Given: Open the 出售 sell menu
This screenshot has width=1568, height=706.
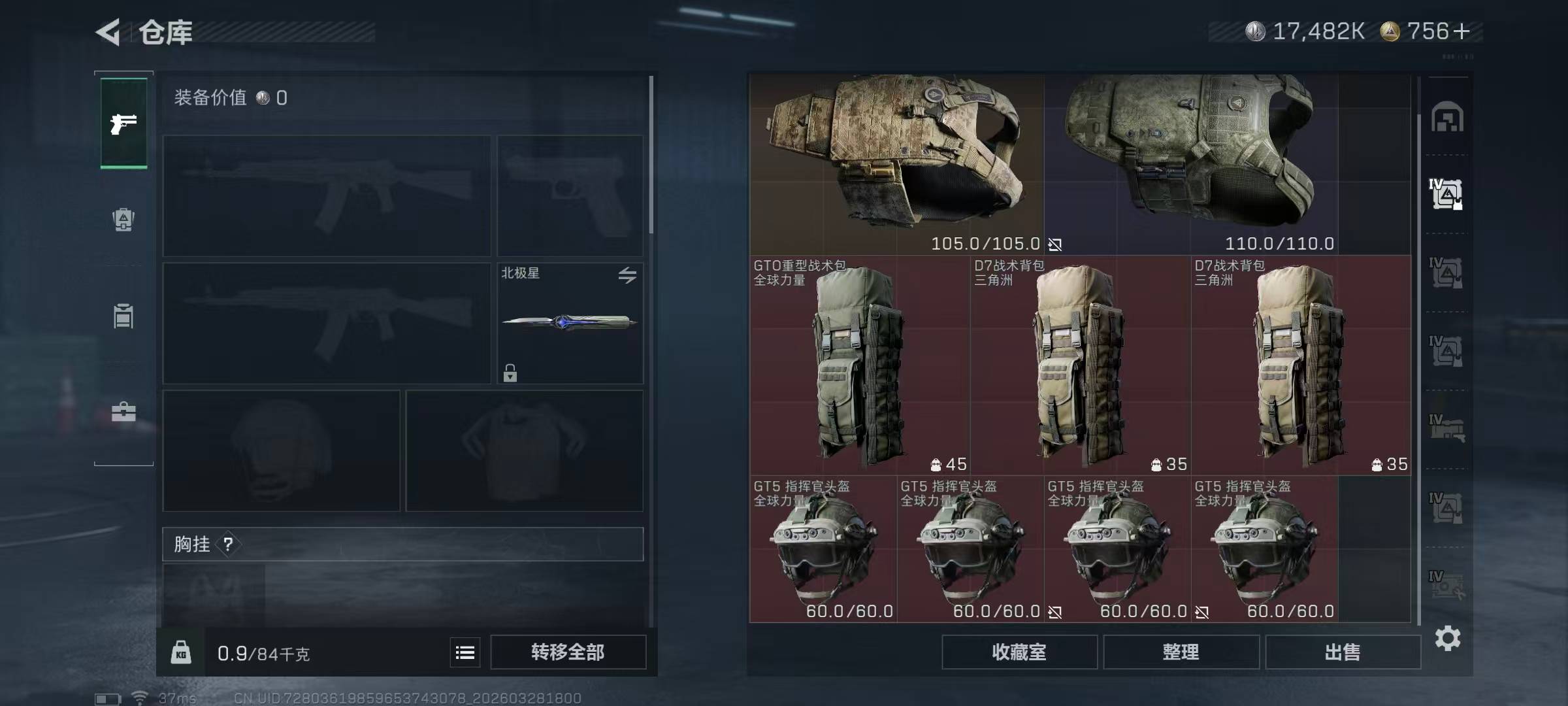Looking at the screenshot, I should [1343, 652].
